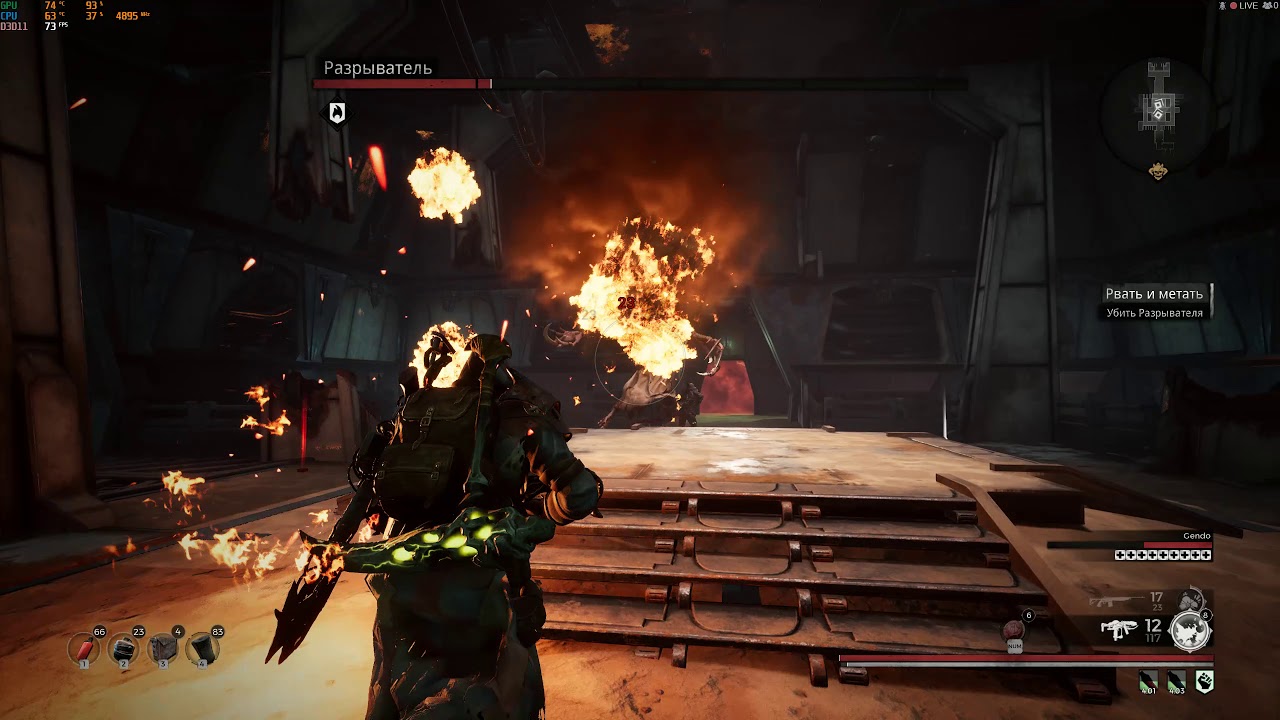The width and height of the screenshot is (1280, 720).
Task: Select the equipped submachine gun
Action: (x=1119, y=629)
